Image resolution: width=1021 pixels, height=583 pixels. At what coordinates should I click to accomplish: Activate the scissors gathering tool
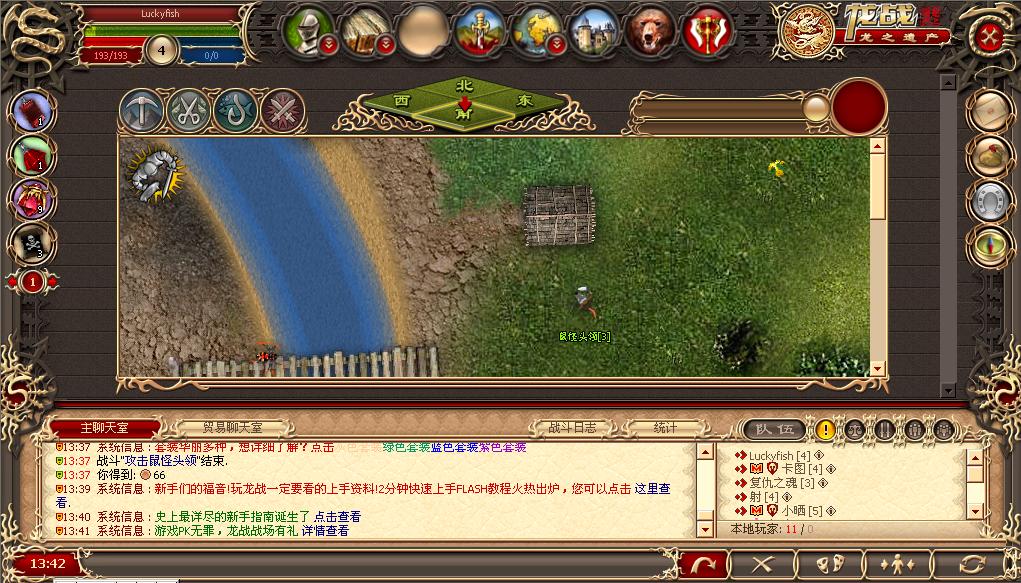tap(188, 111)
